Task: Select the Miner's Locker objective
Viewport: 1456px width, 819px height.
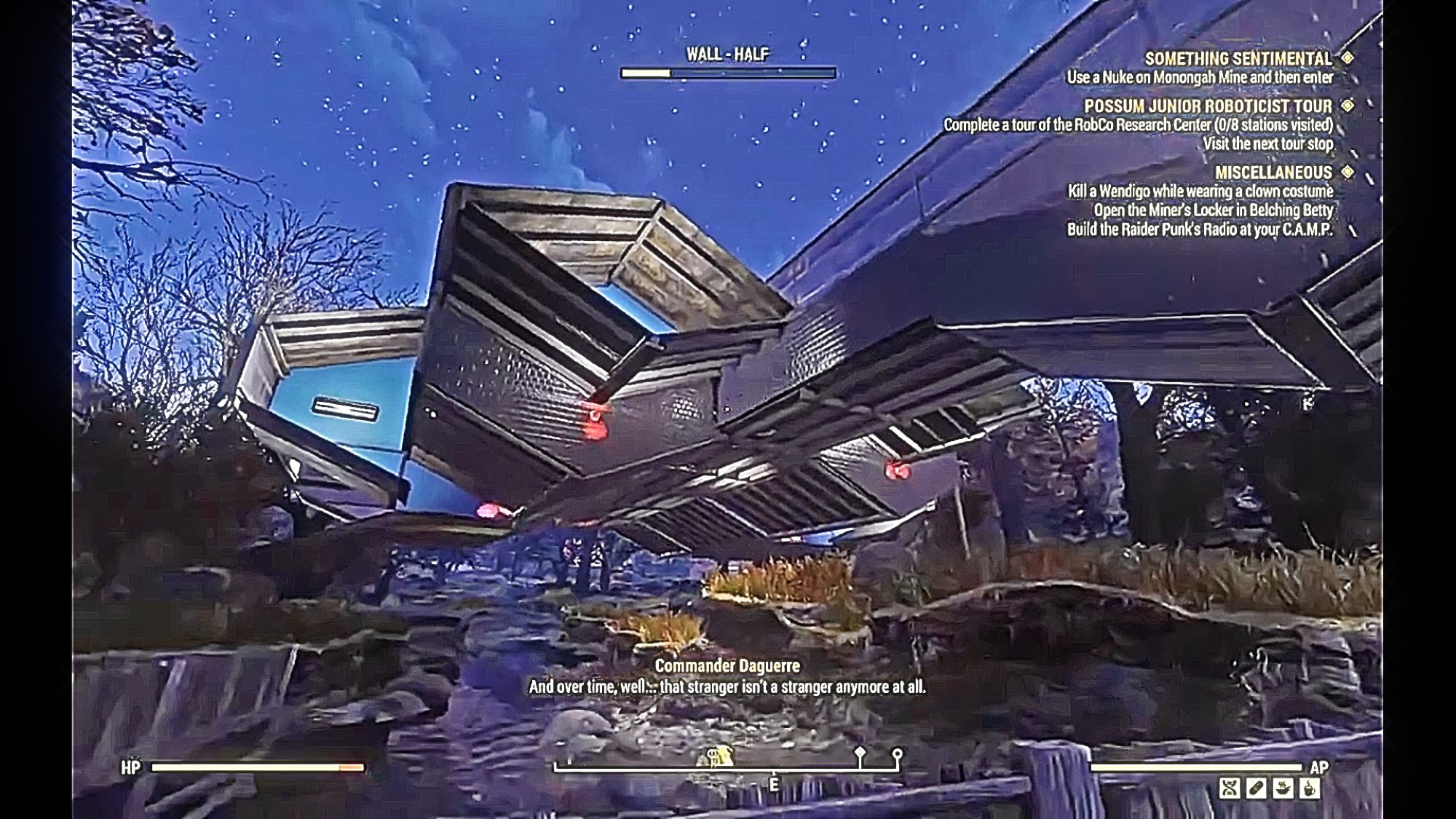Action: point(1213,210)
